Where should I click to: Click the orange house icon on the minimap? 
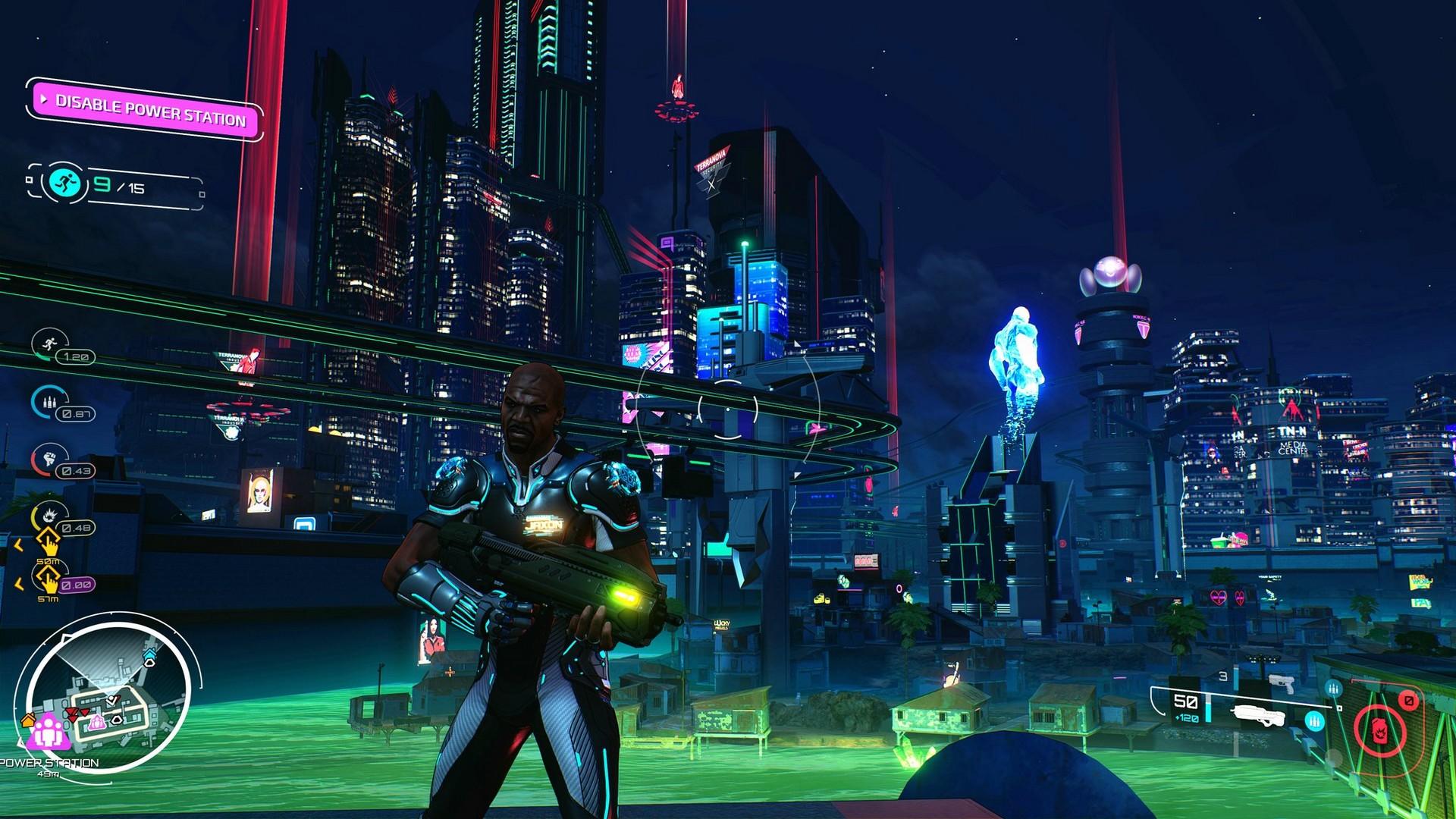[28, 720]
